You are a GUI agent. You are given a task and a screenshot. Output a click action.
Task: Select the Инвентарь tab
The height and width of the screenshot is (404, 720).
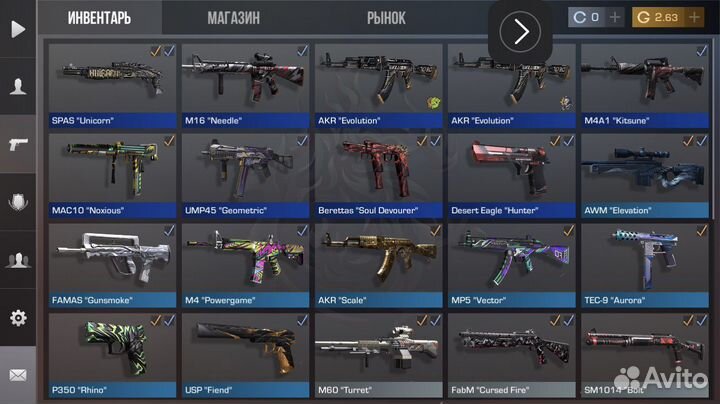99,18
